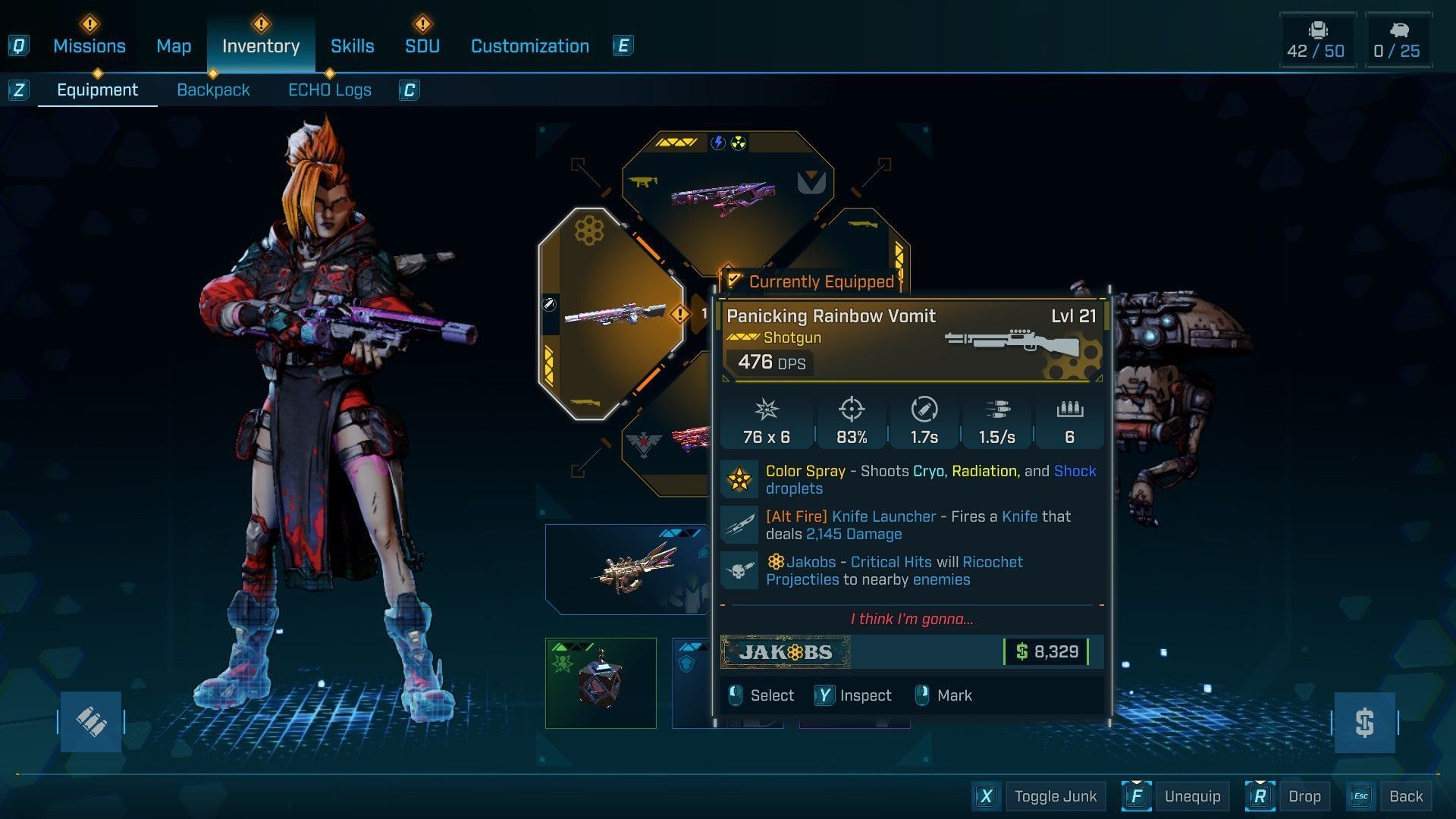Show the Equipment sub-tab
This screenshot has height=819, width=1456.
tap(98, 90)
